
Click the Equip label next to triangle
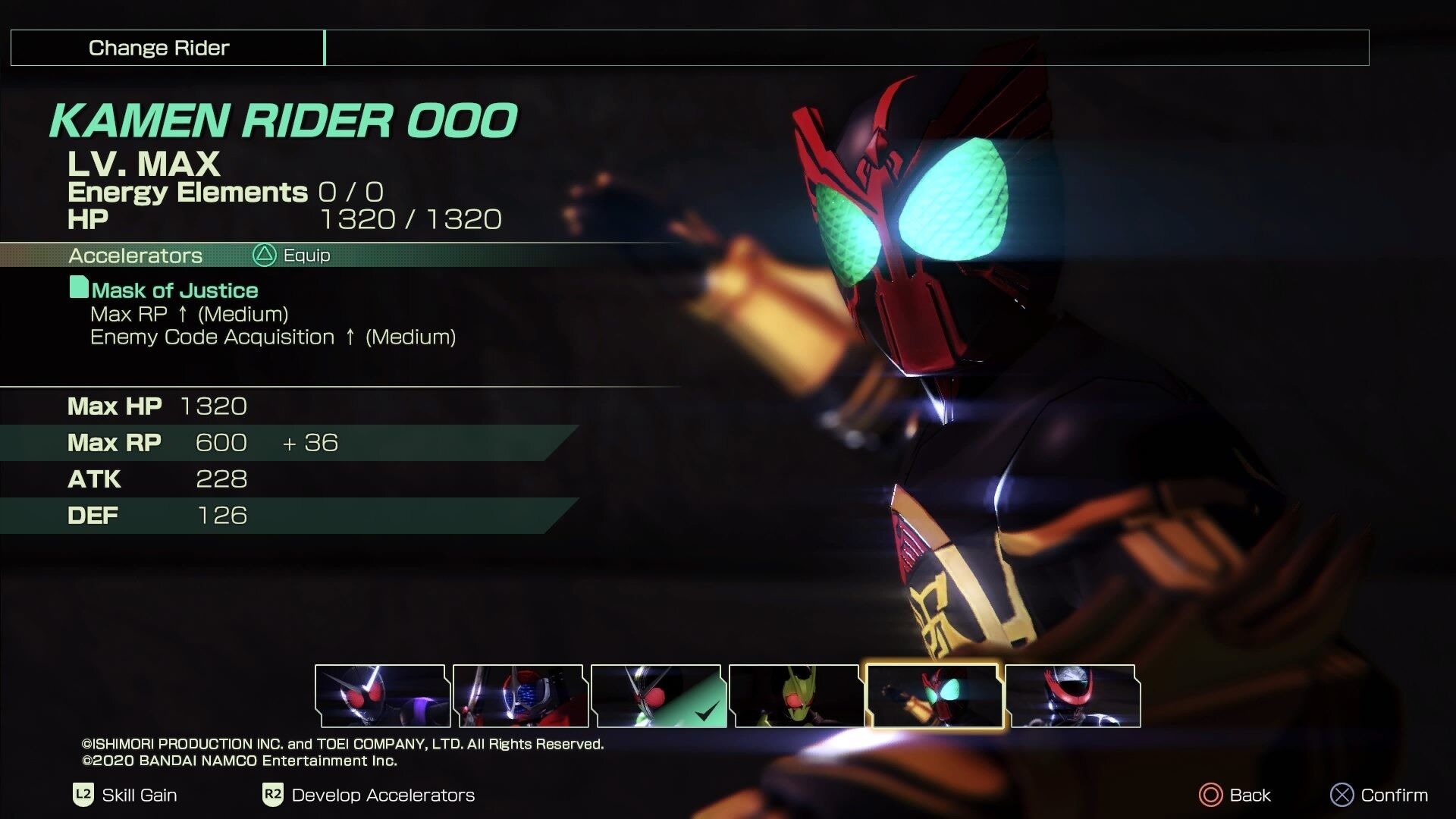[306, 255]
